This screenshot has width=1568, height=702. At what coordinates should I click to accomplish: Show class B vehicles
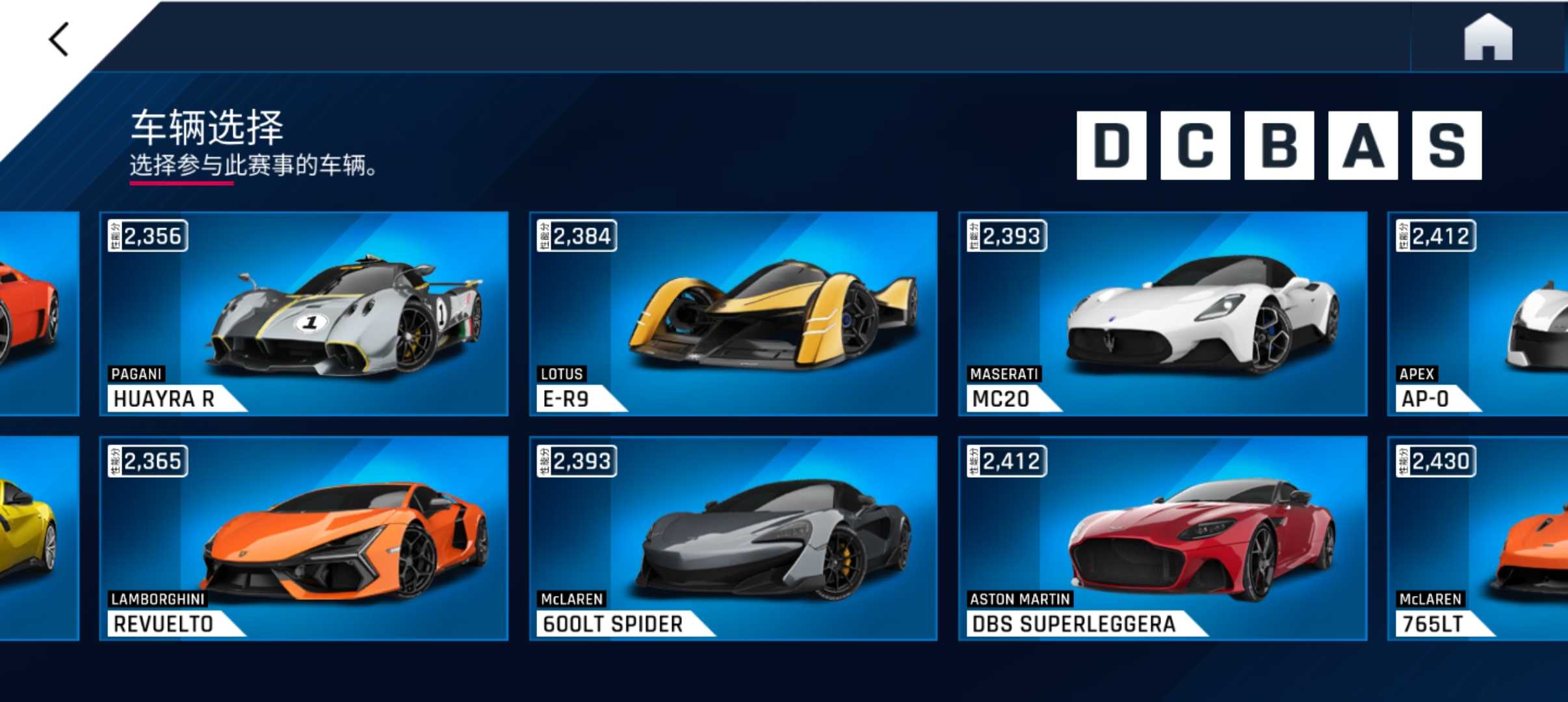click(x=1279, y=145)
